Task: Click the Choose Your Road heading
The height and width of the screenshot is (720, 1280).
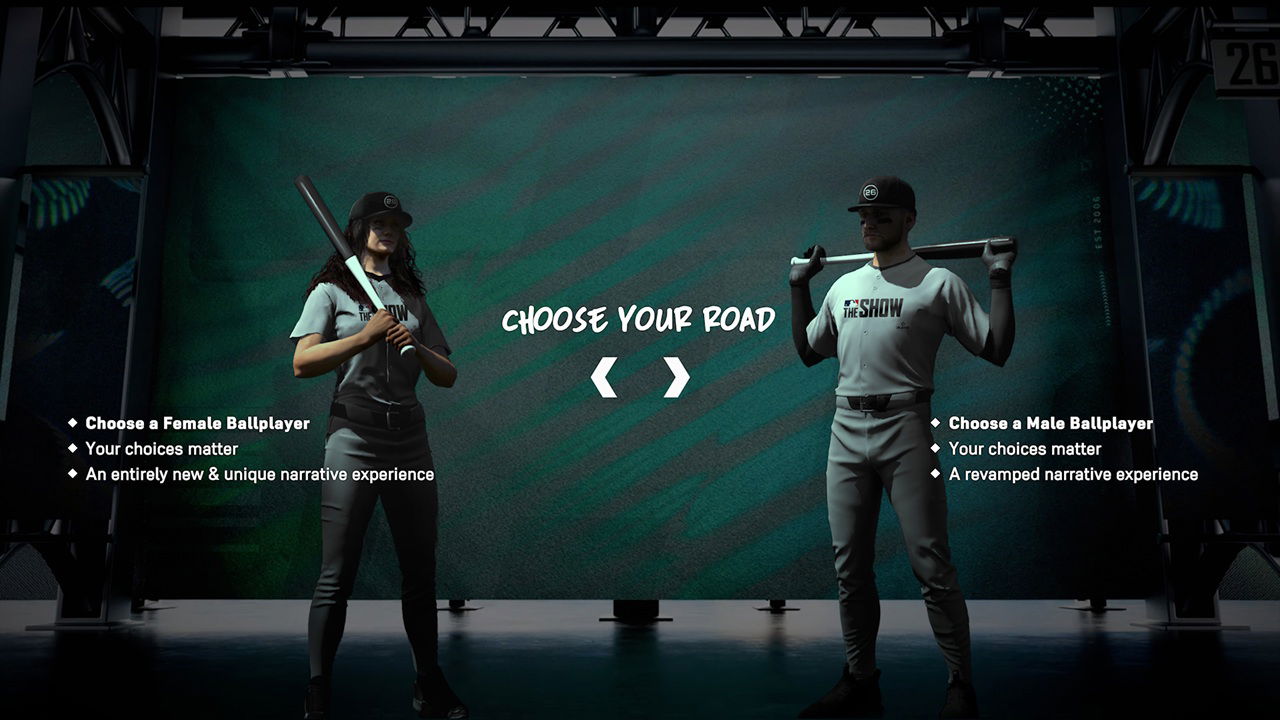Action: coord(639,318)
